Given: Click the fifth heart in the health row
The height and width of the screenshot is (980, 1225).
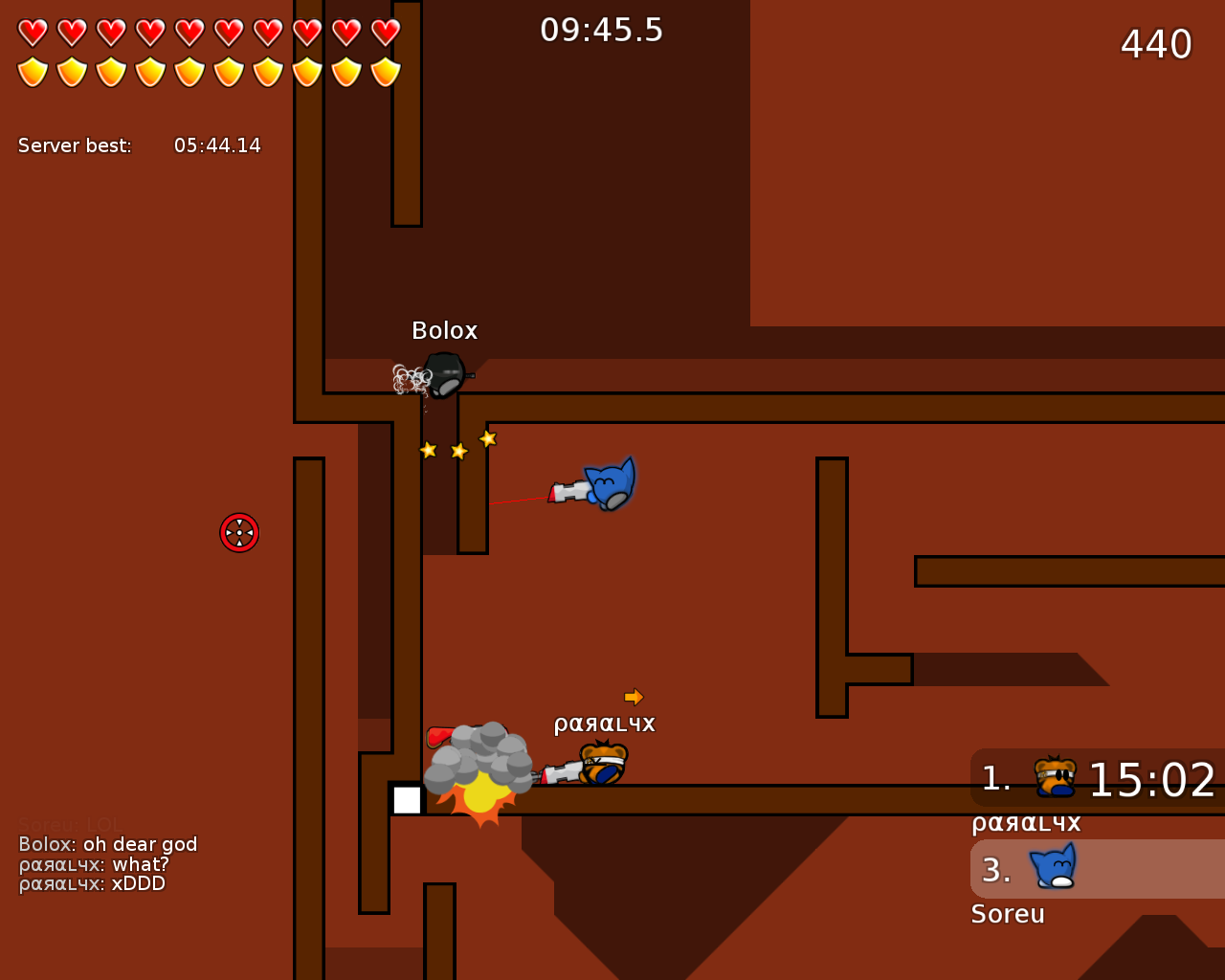Looking at the screenshot, I should [x=188, y=30].
